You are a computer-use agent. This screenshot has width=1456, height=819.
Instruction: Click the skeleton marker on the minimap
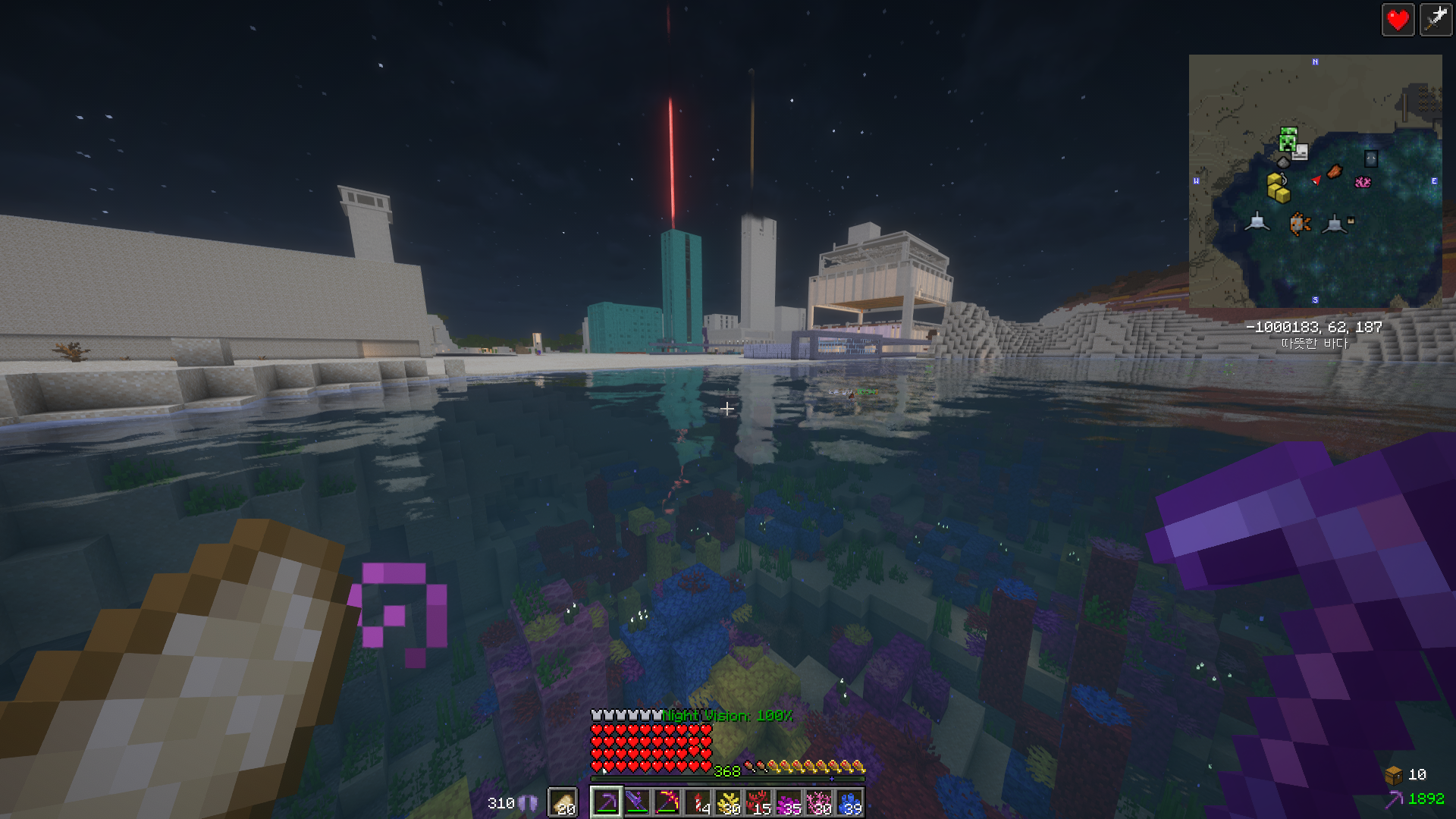pos(1301,152)
